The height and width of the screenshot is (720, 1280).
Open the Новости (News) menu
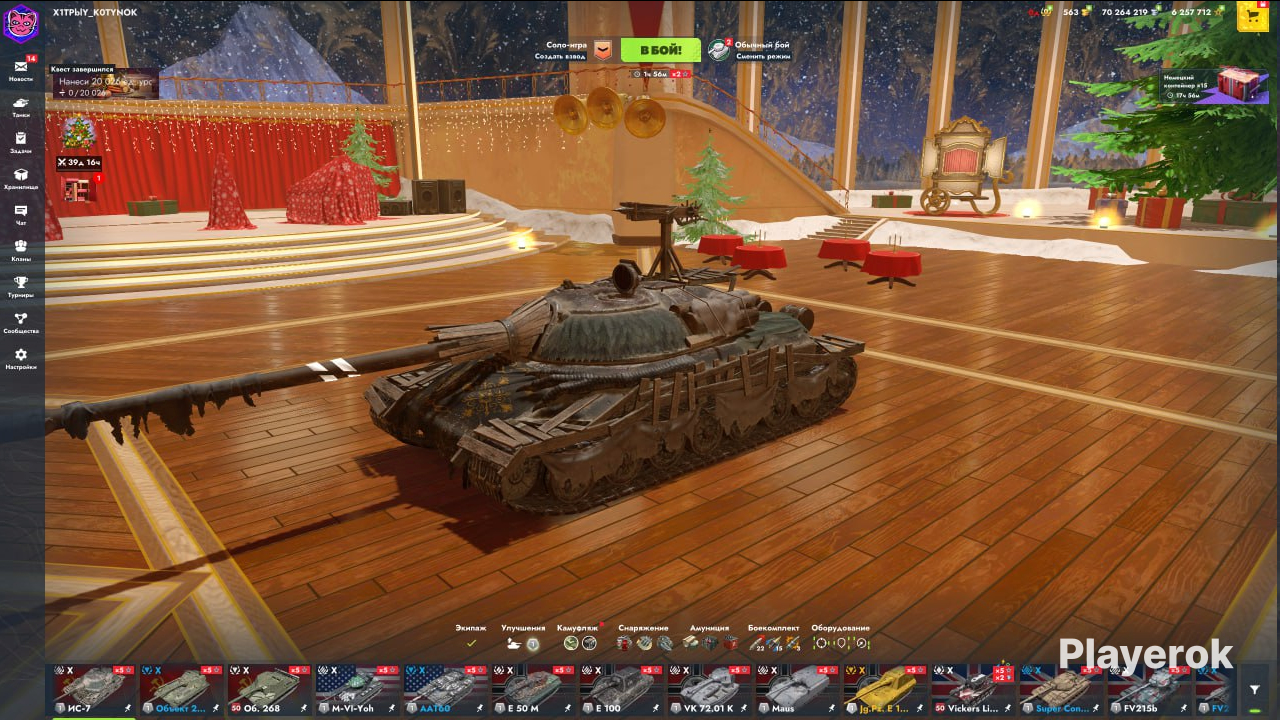click(21, 70)
